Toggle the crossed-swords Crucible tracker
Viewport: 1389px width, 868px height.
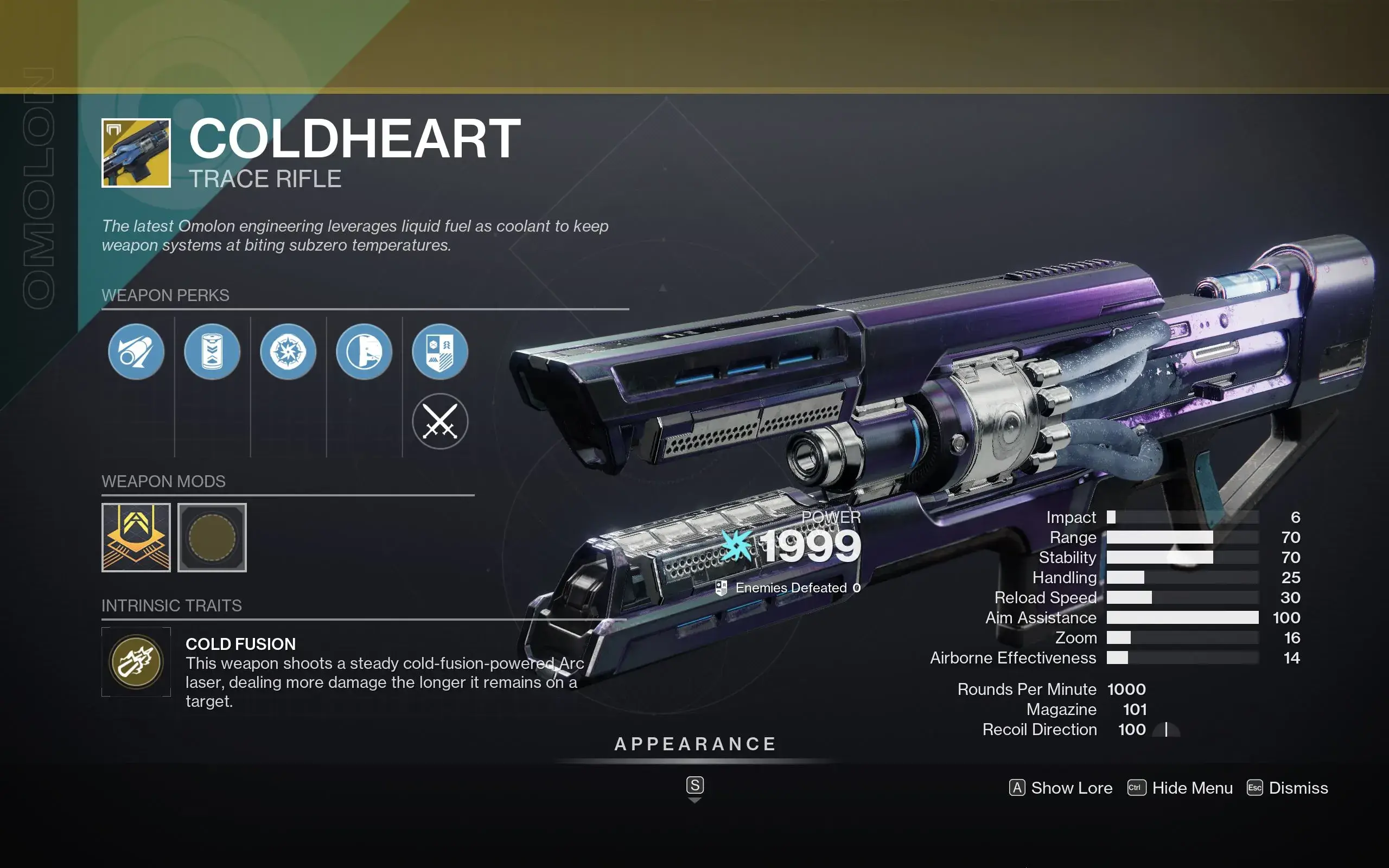pyautogui.click(x=441, y=423)
